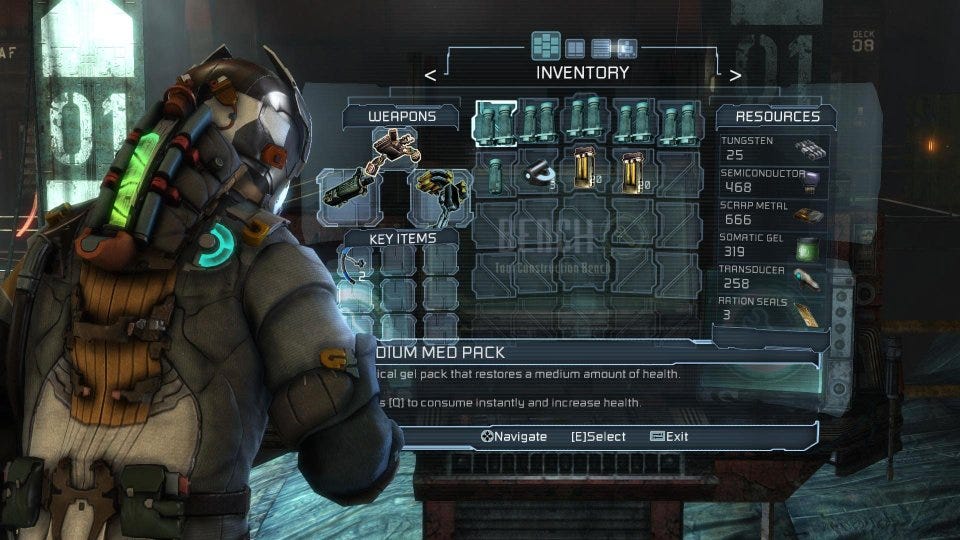
Task: Open the two-panel icon tab
Action: [x=575, y=47]
